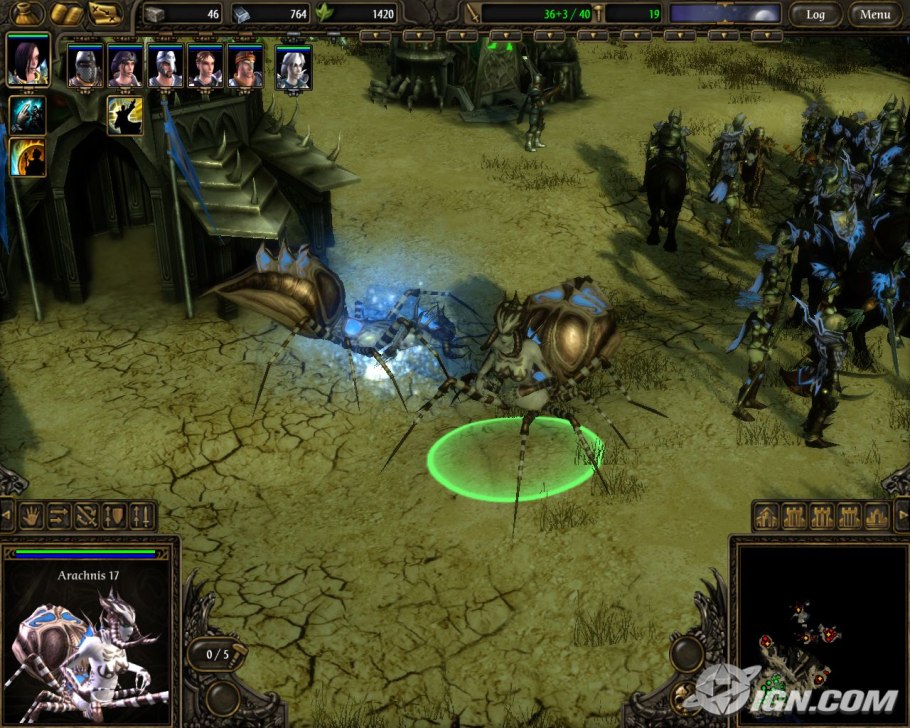Open the treasure map icon

pos(104,14)
